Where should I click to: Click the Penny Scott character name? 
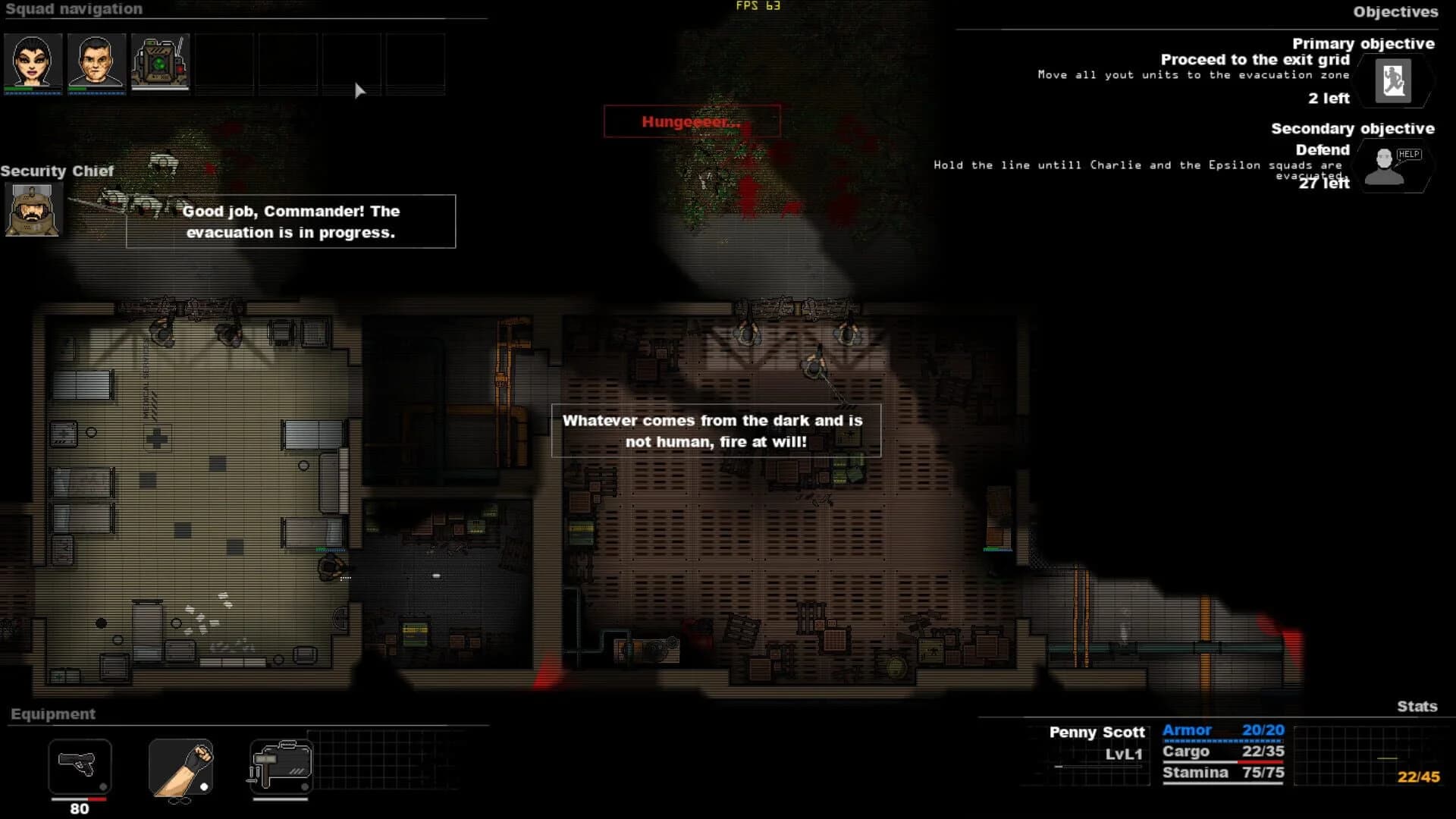pos(1097,733)
